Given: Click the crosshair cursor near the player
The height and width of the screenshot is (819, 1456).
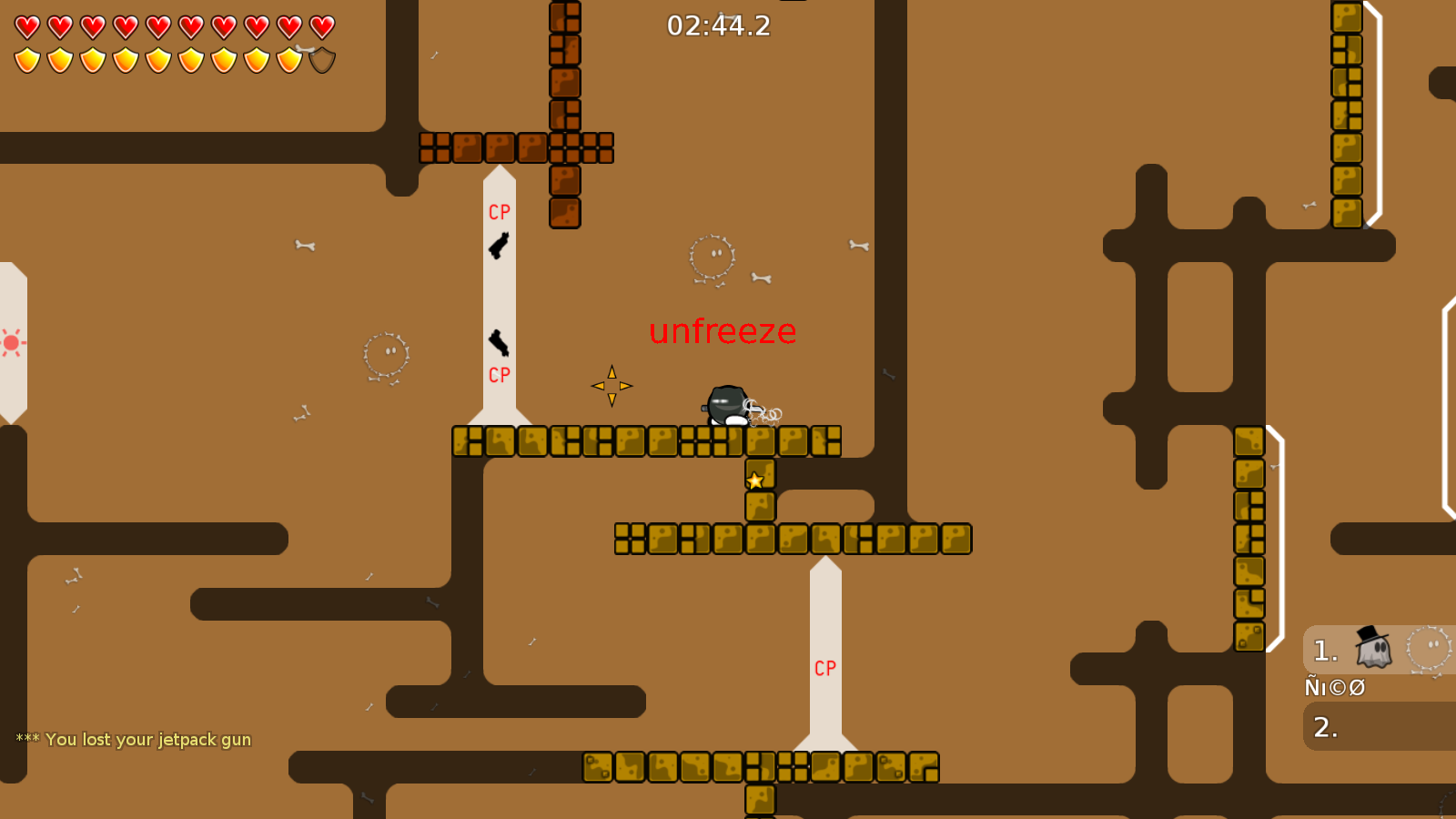Looking at the screenshot, I should [613, 384].
